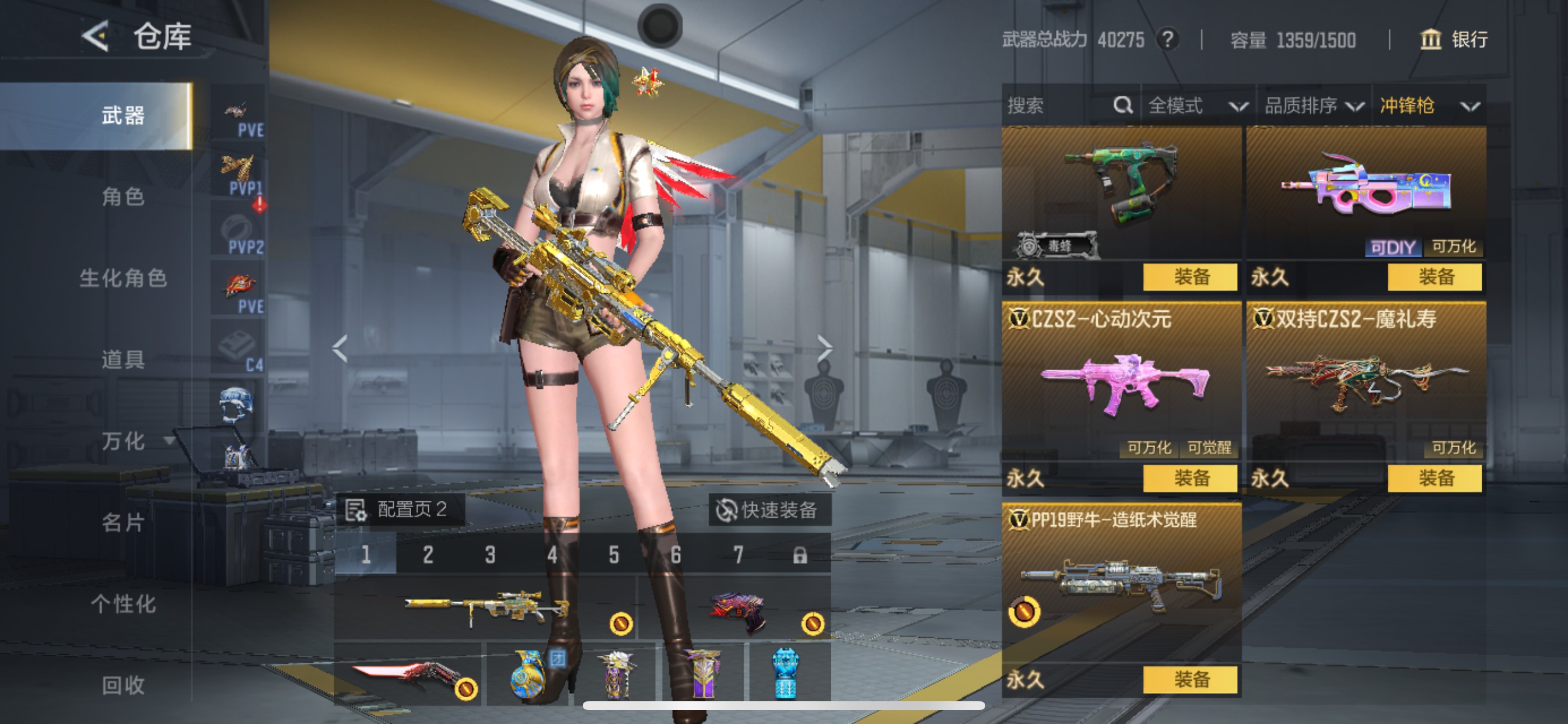The width and height of the screenshot is (1568, 724).
Task: Open the 名片 name card category
Action: point(123,523)
